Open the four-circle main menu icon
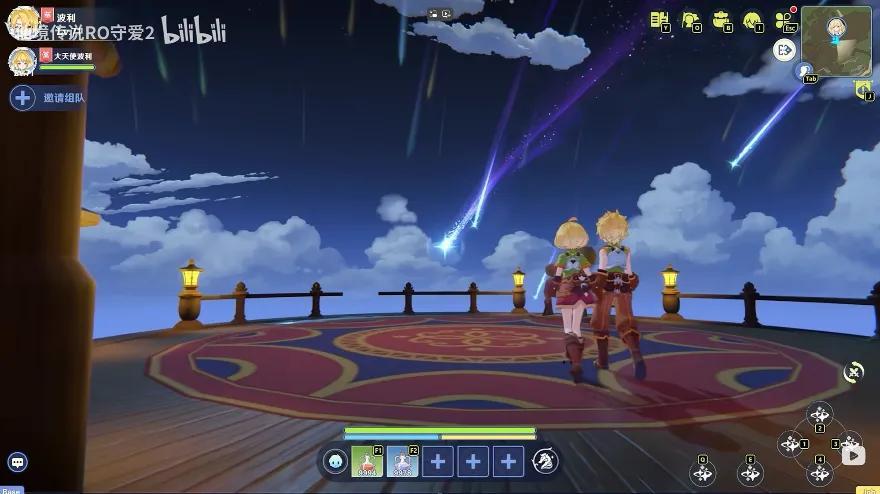The image size is (880, 494). pyautogui.click(x=783, y=20)
